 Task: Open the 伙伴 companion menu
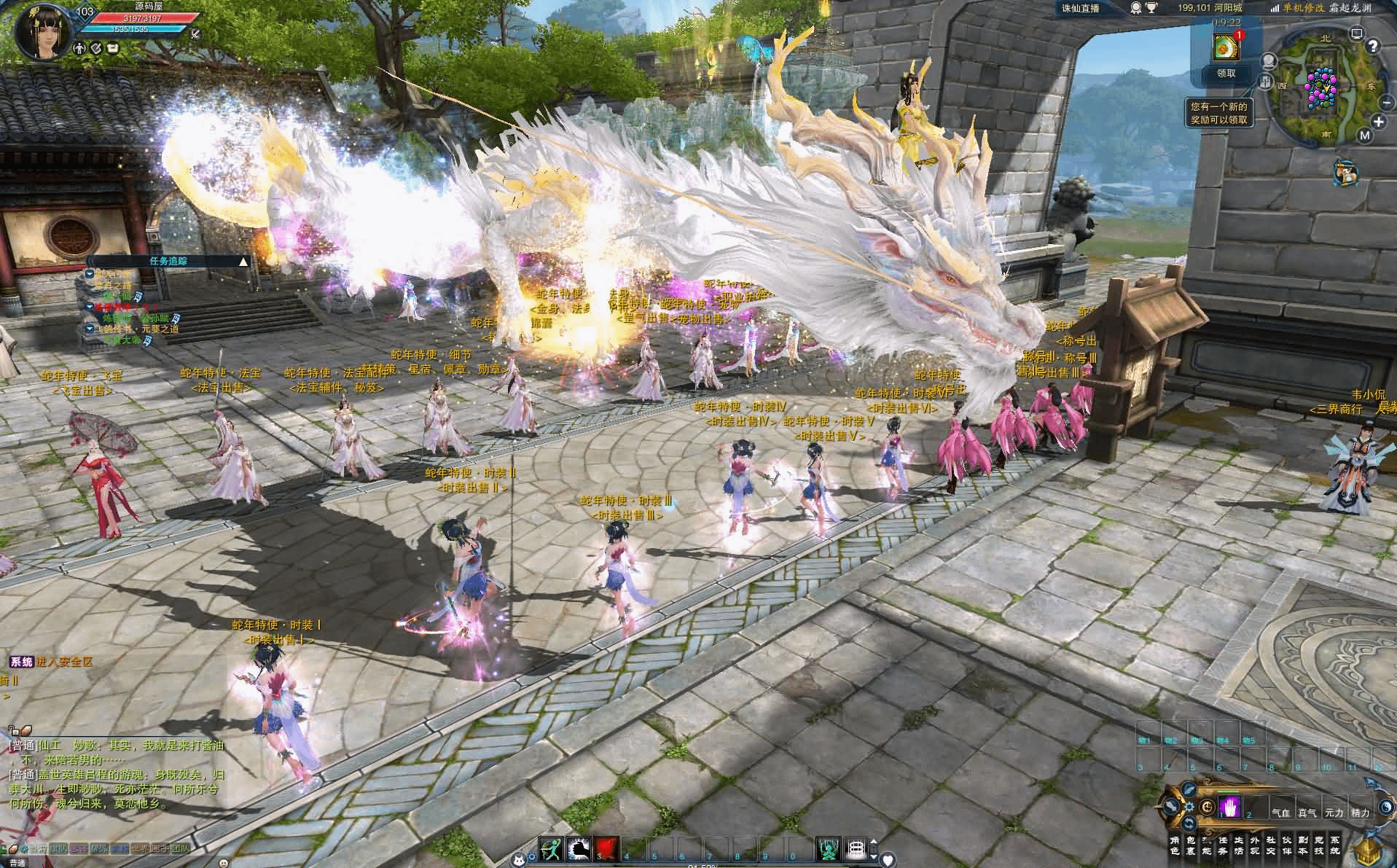click(x=1286, y=845)
